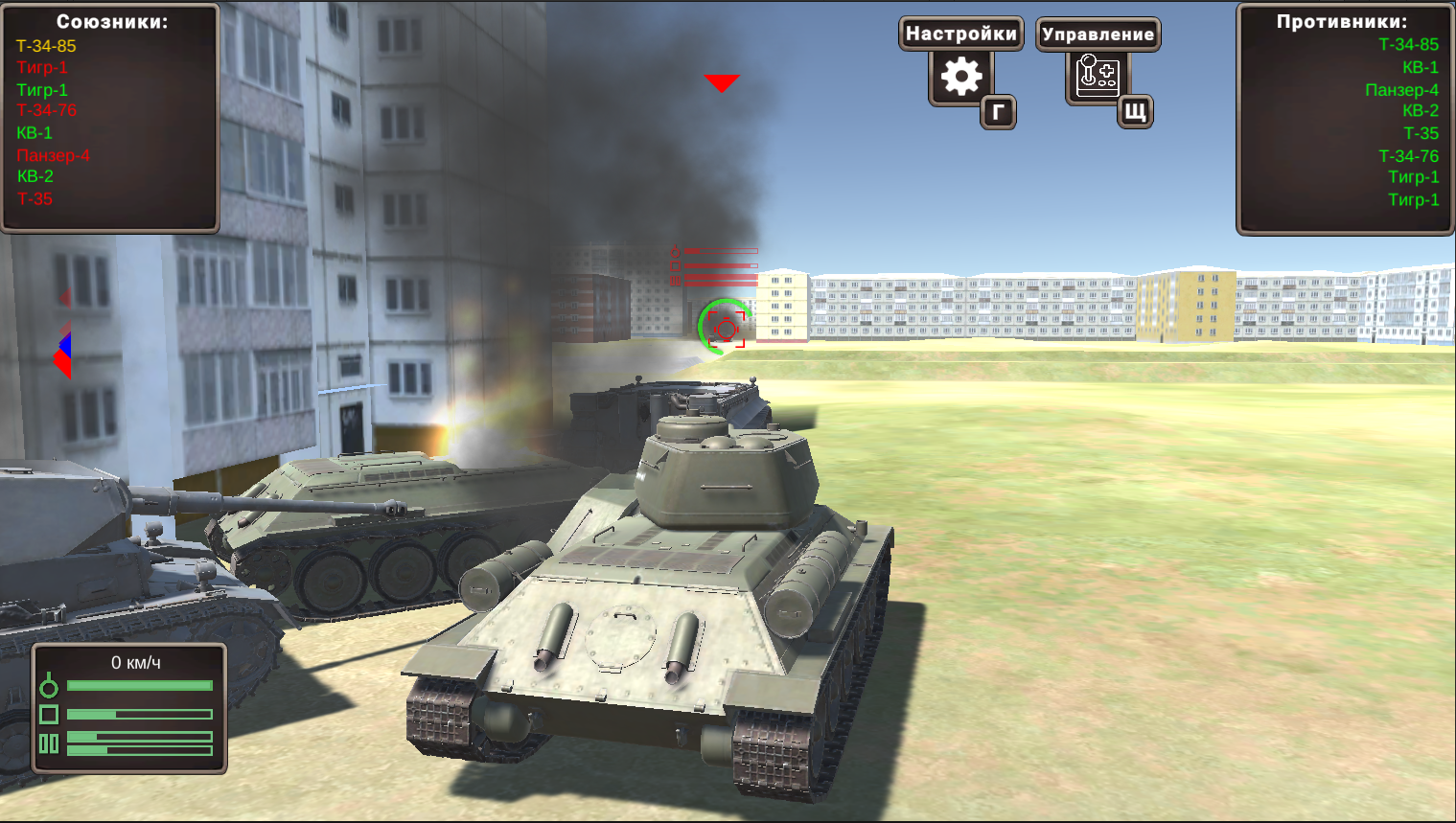Click the twin-track gauge icon on the dashboard
1456x823 pixels.
50,743
